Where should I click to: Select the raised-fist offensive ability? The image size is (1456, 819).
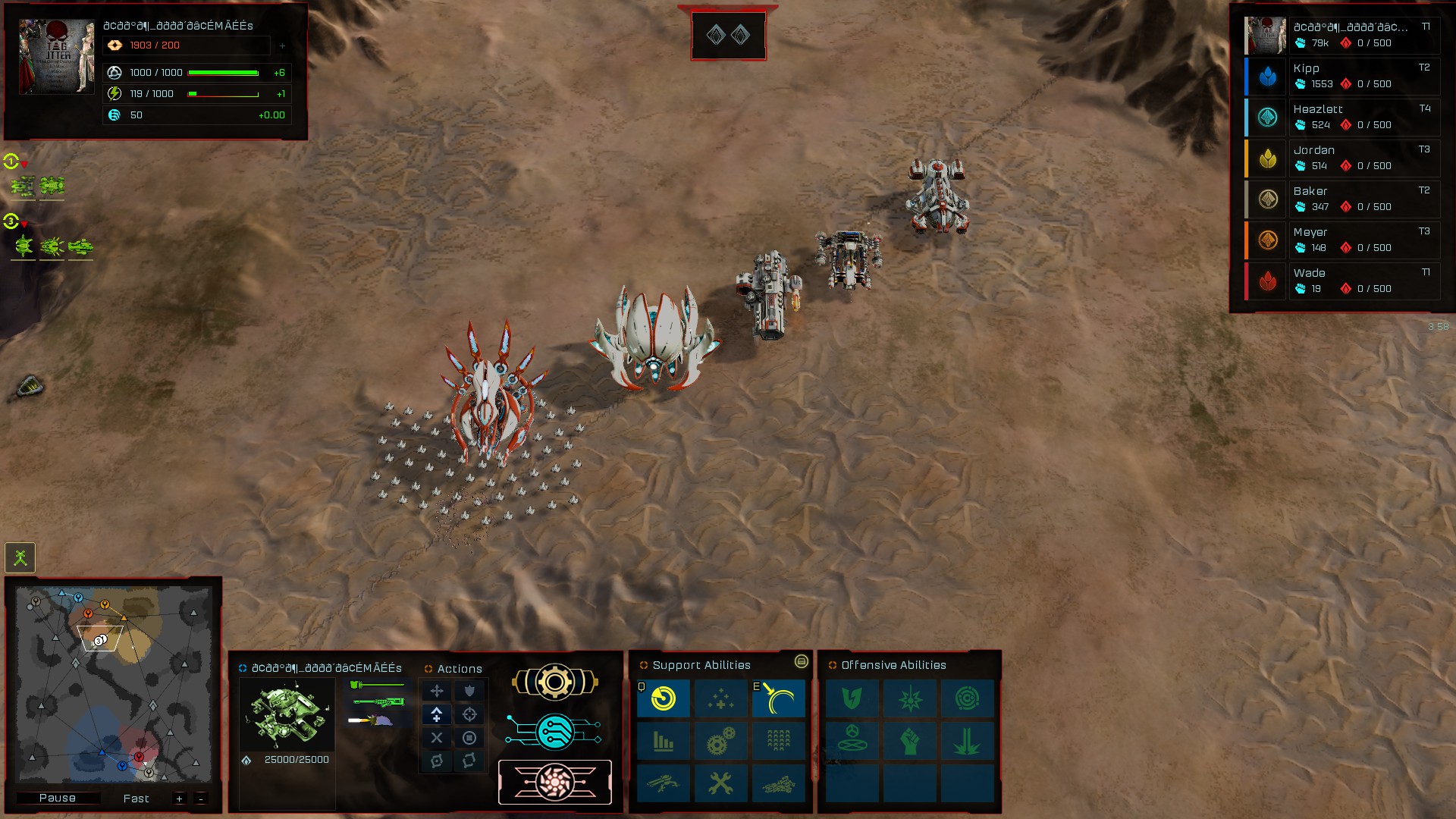tap(910, 741)
